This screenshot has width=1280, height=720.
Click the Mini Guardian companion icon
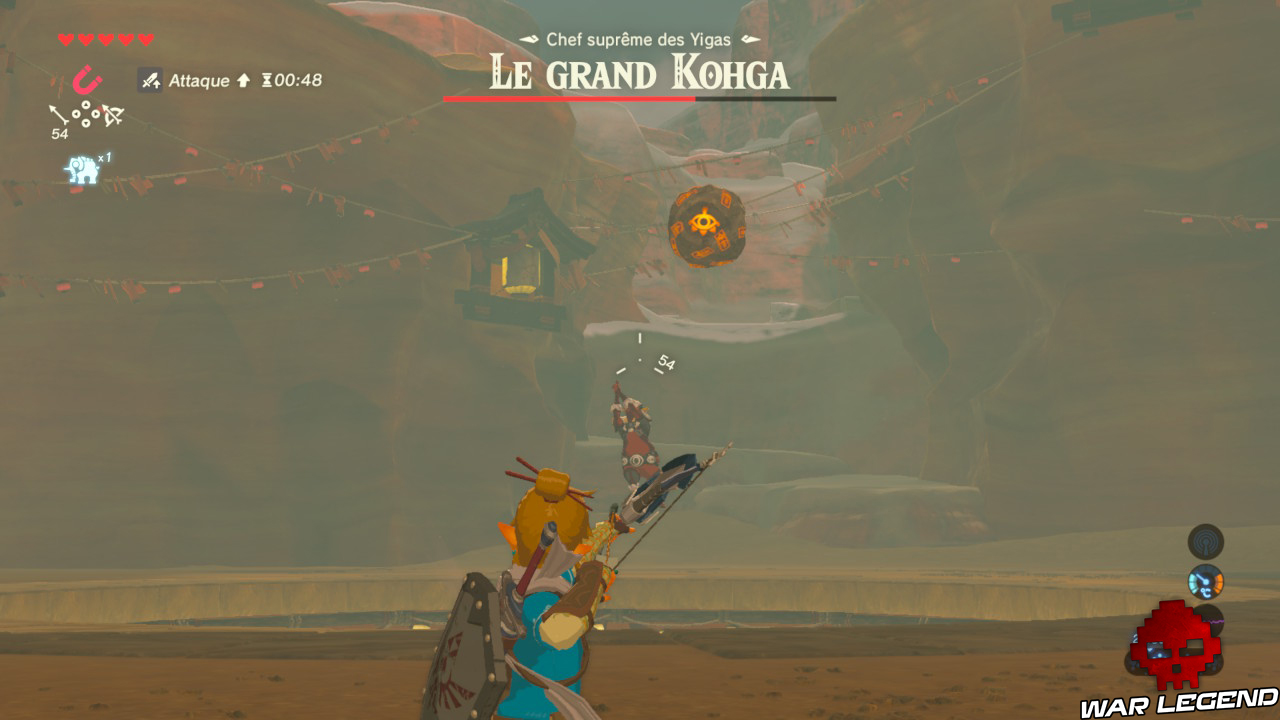pyautogui.click(x=82, y=167)
